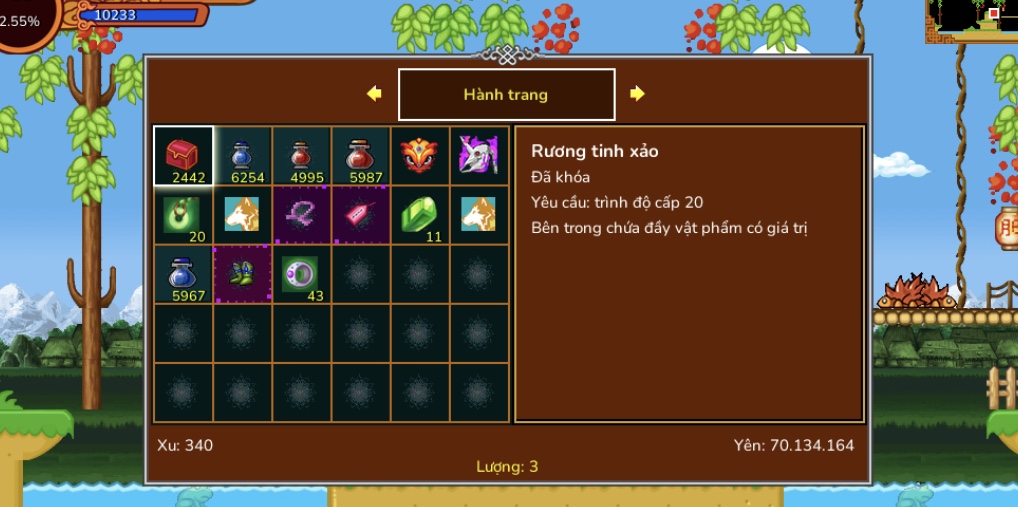Image resolution: width=1018 pixels, height=507 pixels.
Task: Select the red potion stacked at 4995
Action: point(301,156)
